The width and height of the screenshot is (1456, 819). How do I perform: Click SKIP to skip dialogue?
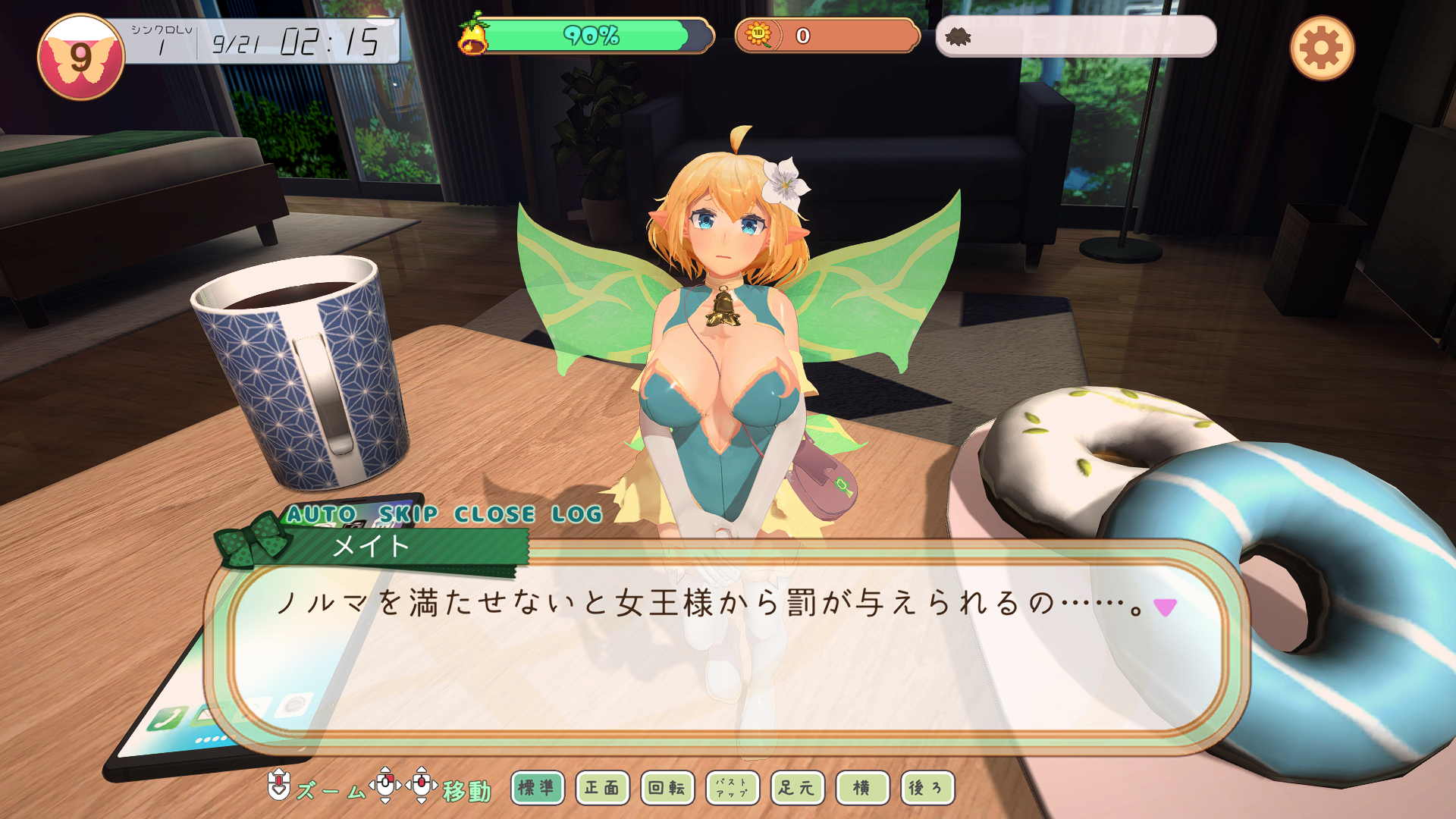pyautogui.click(x=408, y=514)
